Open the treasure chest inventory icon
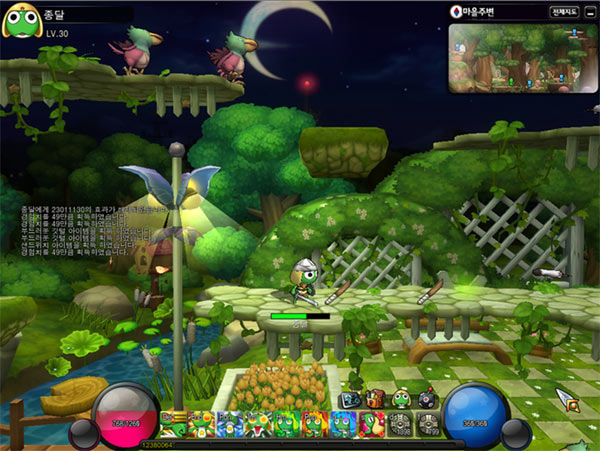 [375, 399]
